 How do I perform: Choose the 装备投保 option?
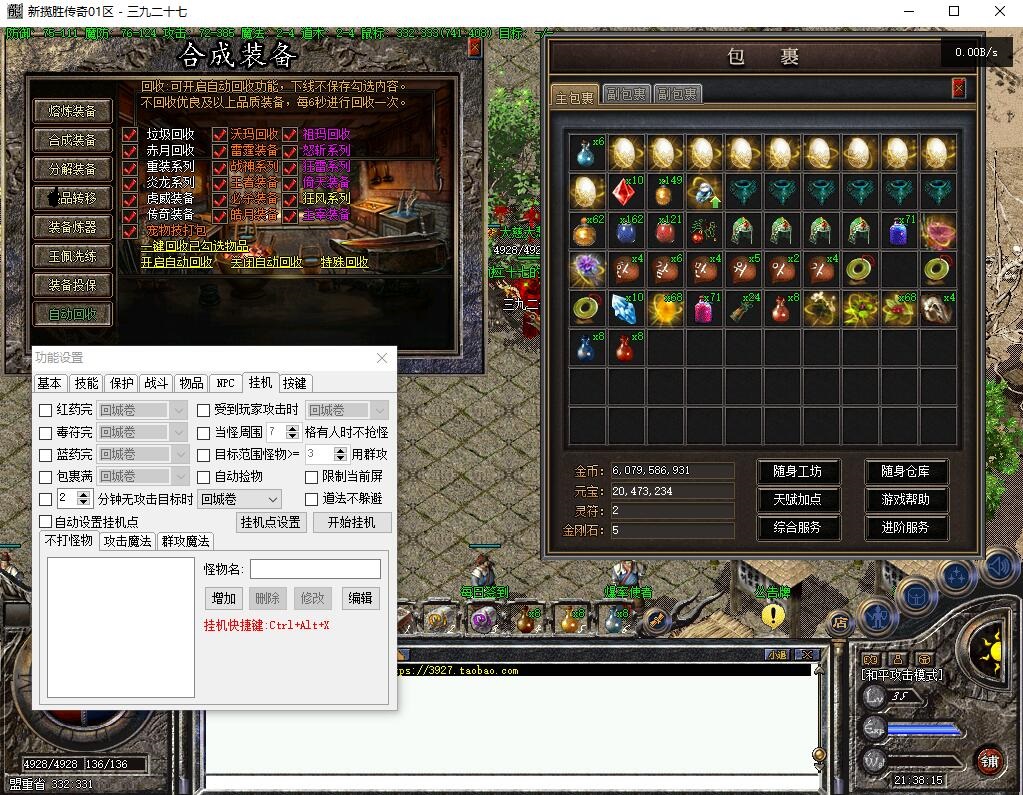click(x=72, y=285)
